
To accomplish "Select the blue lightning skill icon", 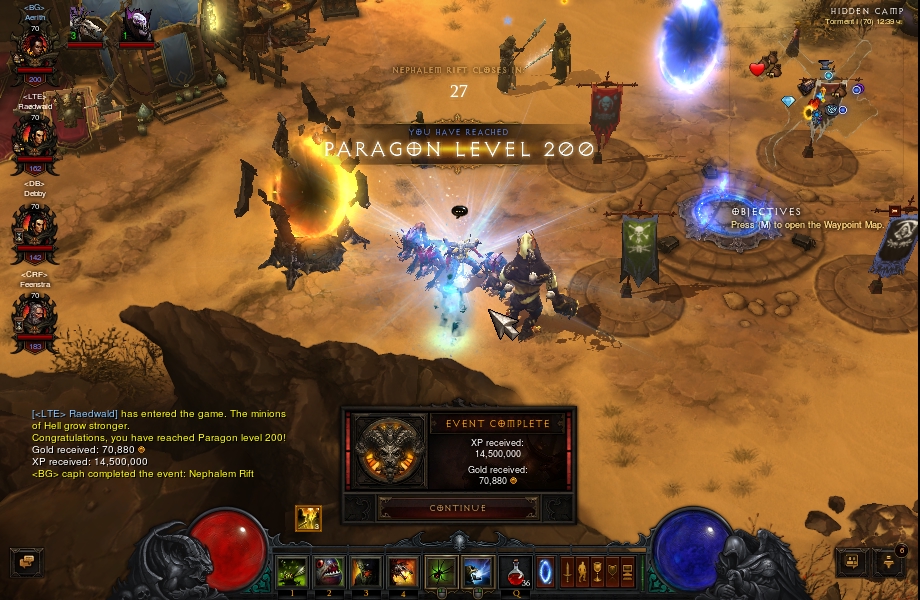I will pos(478,571).
